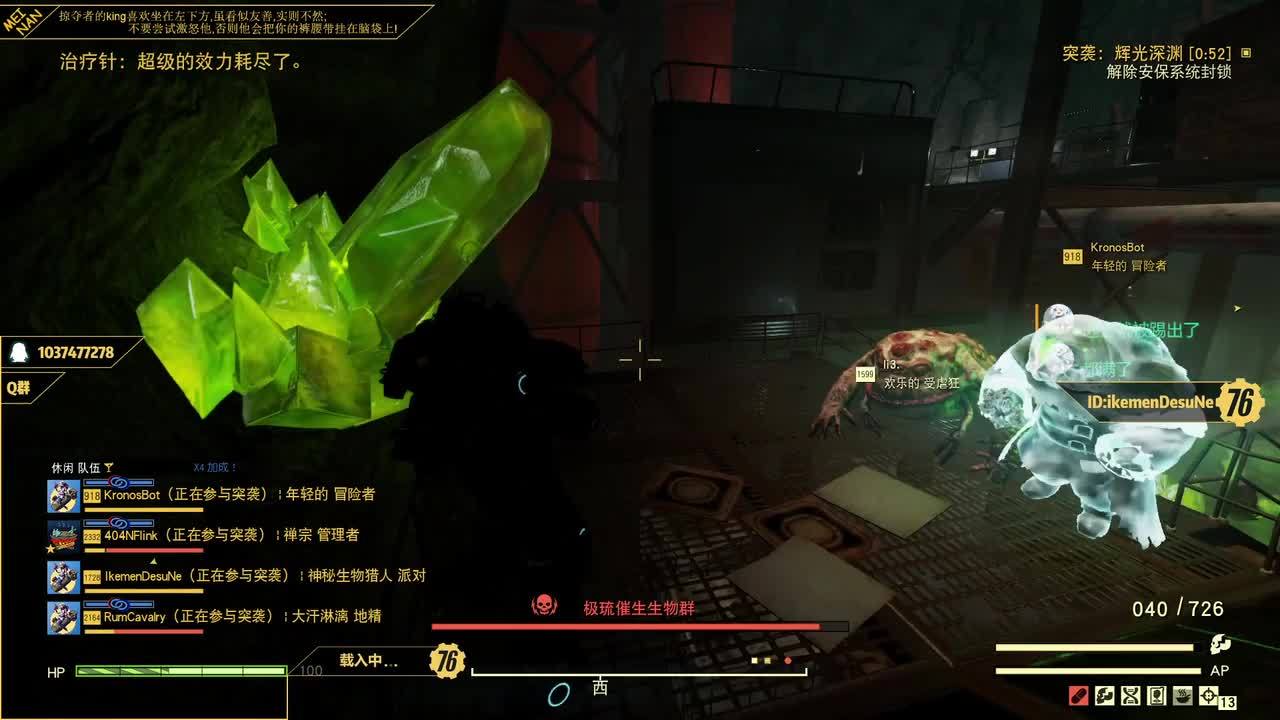Click the crosshair status icon
This screenshot has height=720, width=1280.
(1208, 695)
